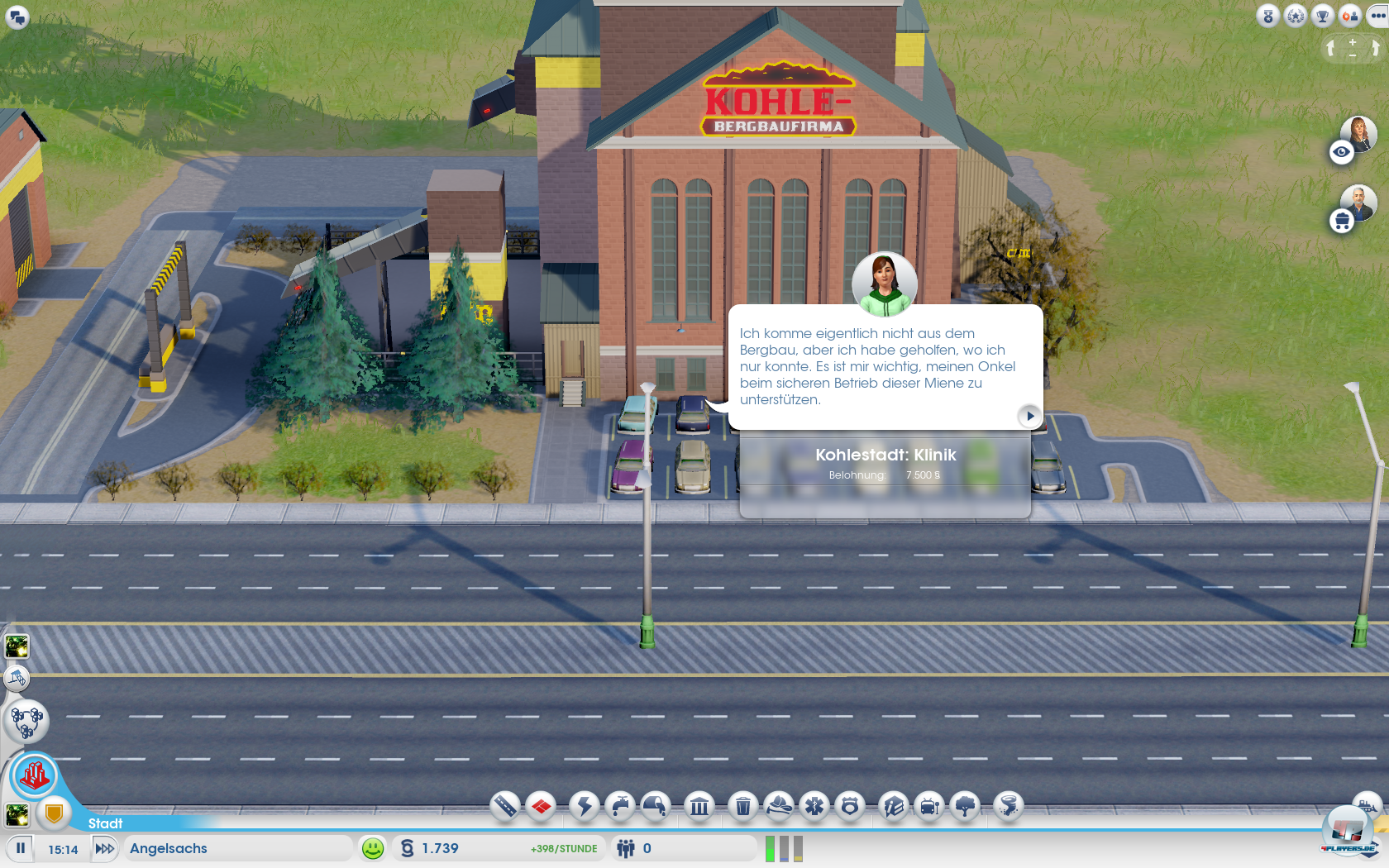The width and height of the screenshot is (1389, 868).
Task: Select the health services tool
Action: pyautogui.click(x=816, y=806)
